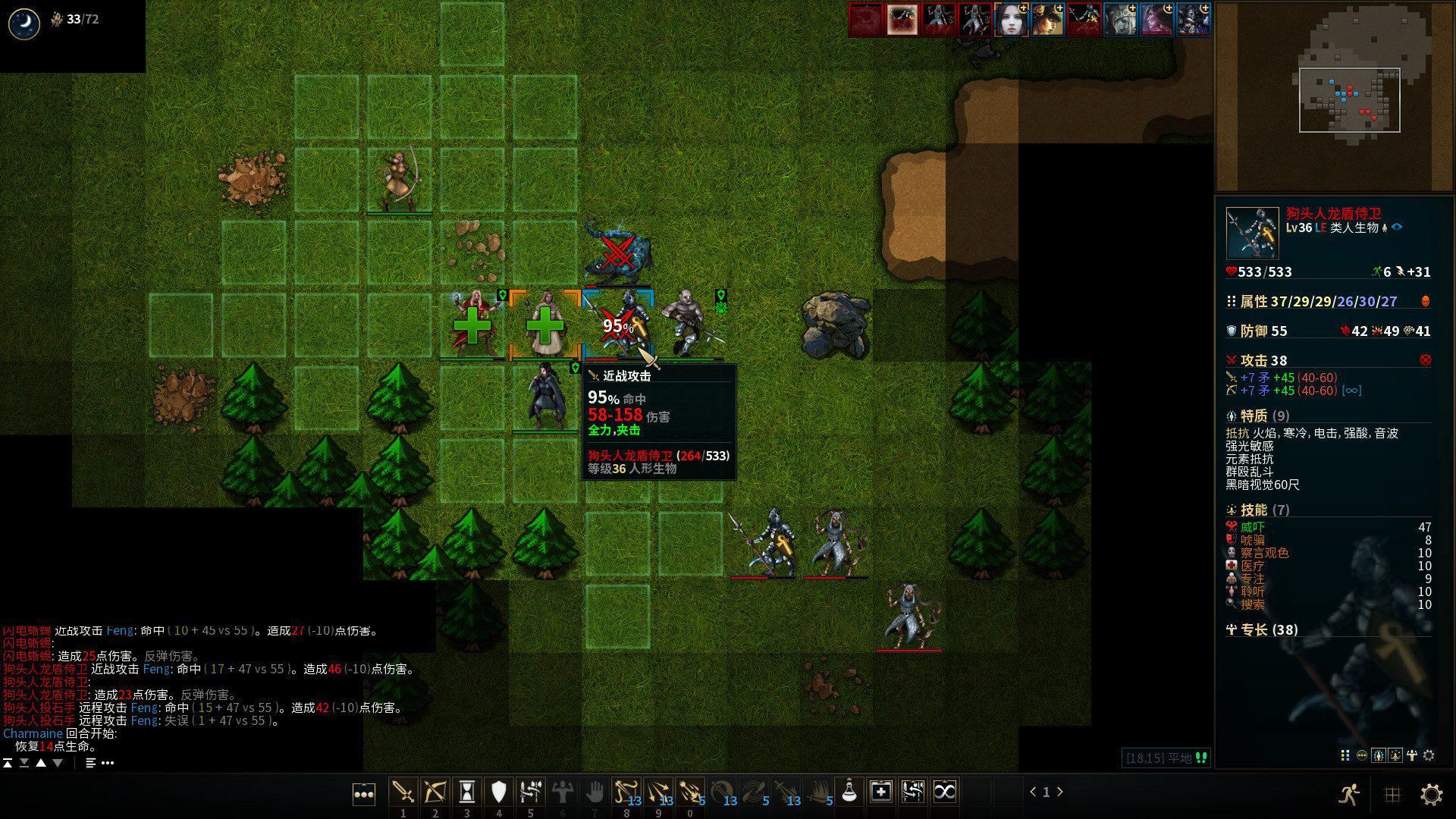Open the main settings gear
The height and width of the screenshot is (819, 1456).
point(1432,794)
